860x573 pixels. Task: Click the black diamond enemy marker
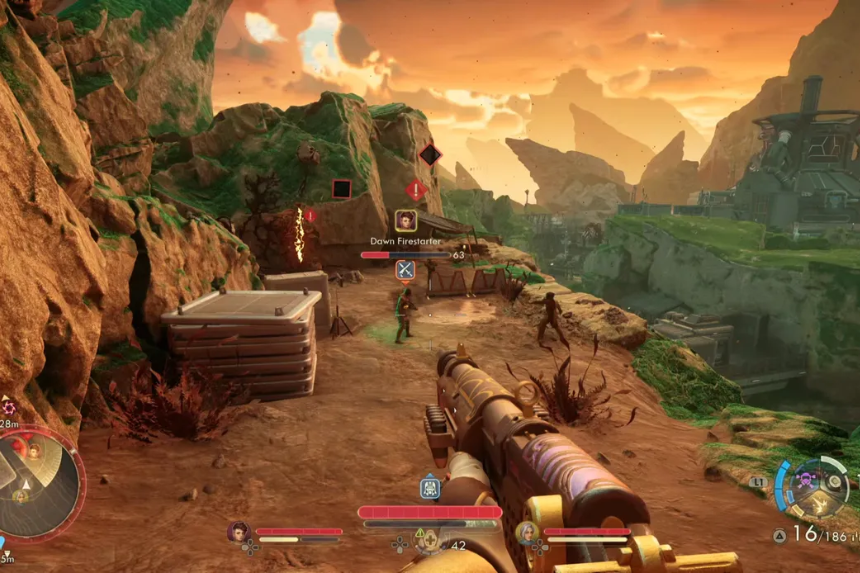[430, 155]
